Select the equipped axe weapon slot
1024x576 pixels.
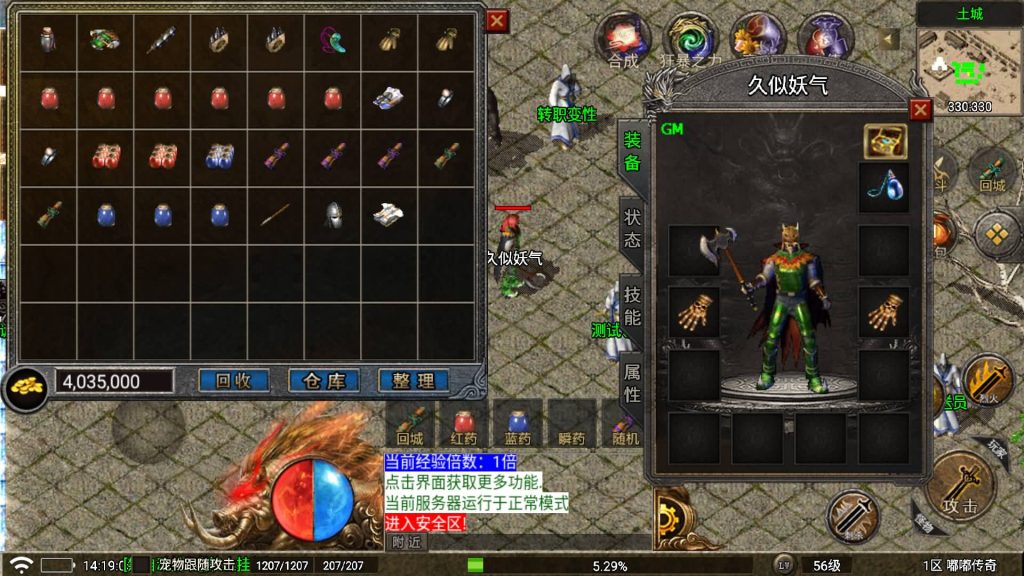[x=694, y=250]
